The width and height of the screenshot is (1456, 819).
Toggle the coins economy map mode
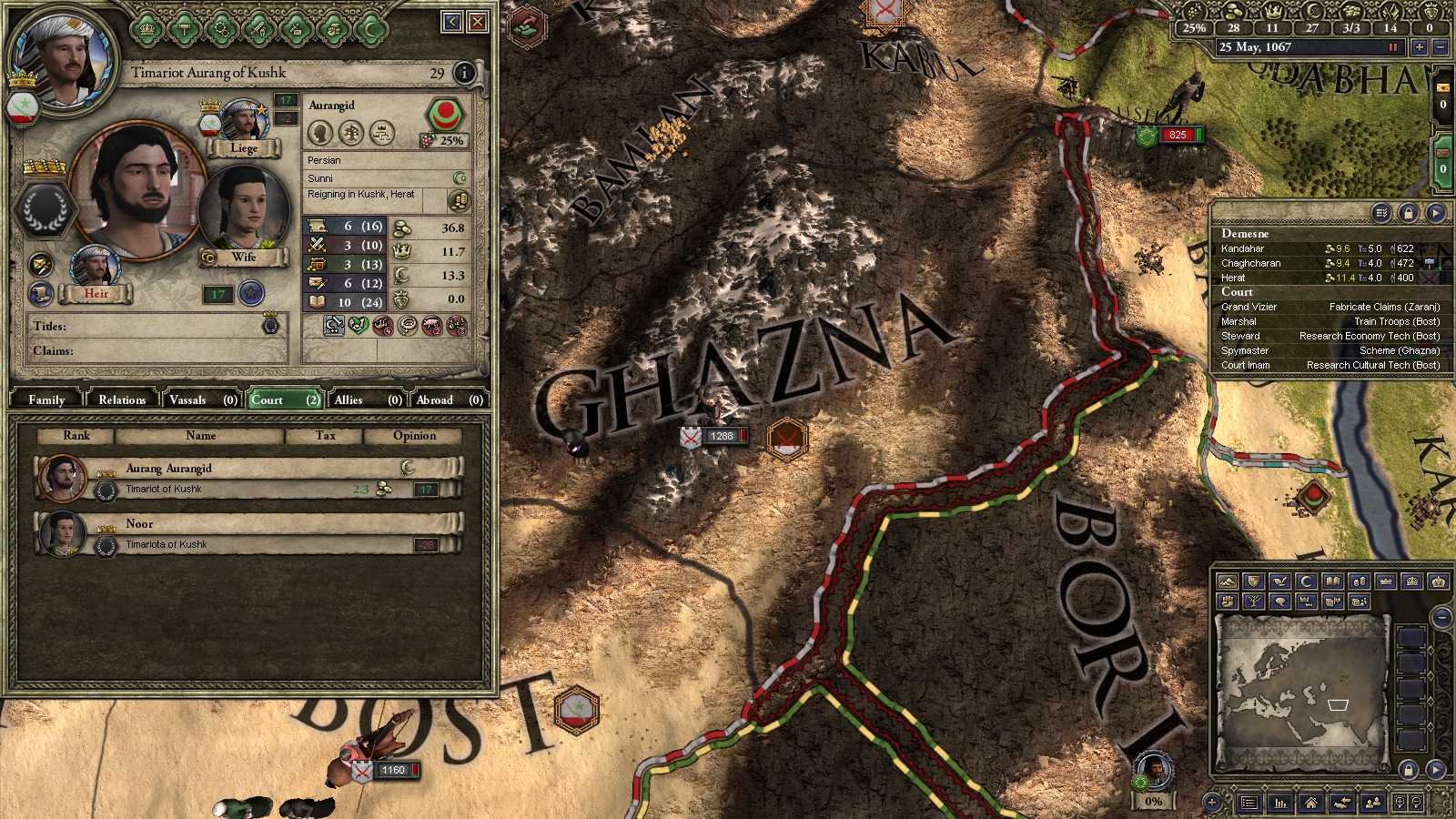point(1360,581)
